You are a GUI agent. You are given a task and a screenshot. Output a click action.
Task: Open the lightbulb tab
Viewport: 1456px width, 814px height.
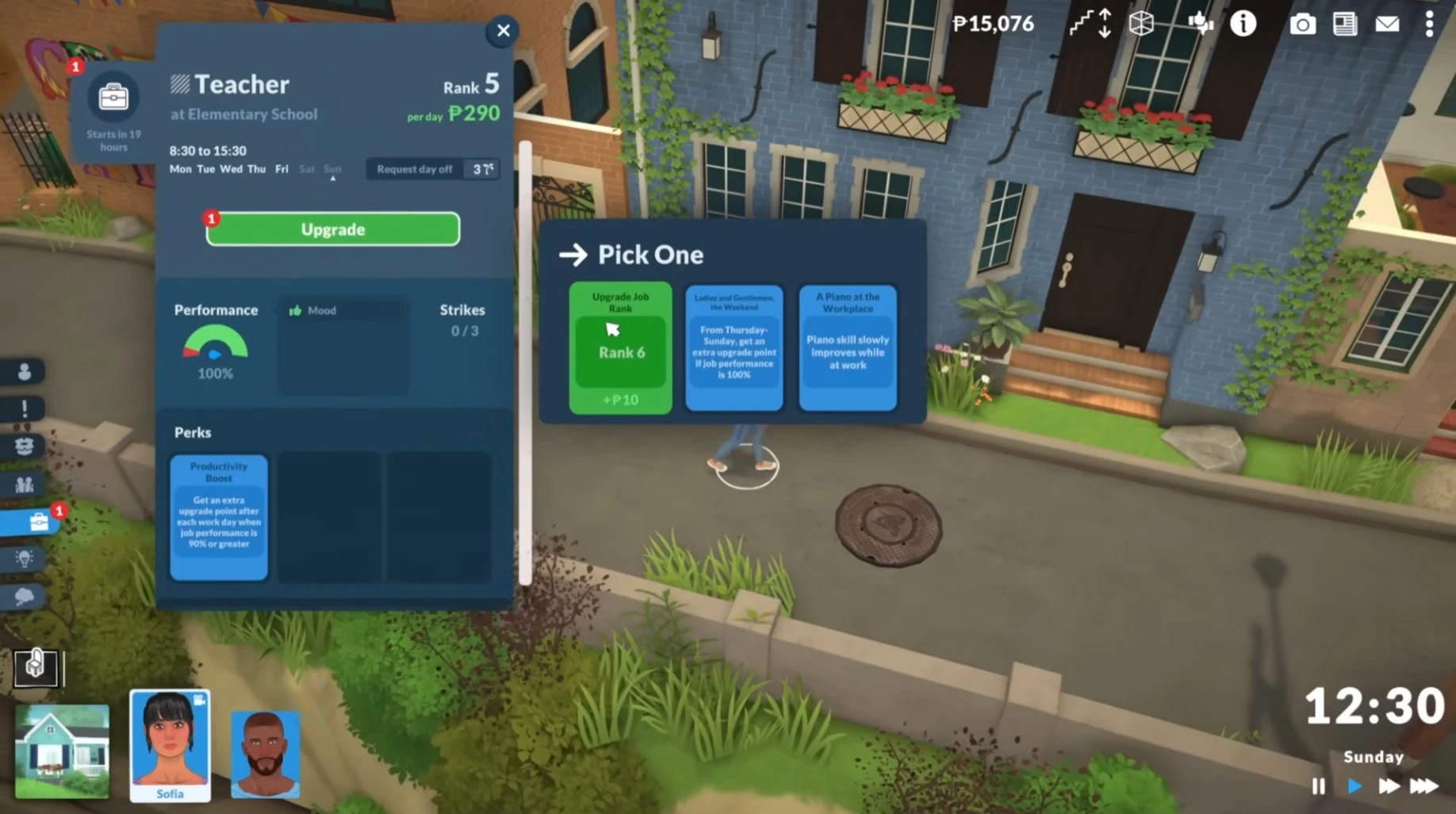tap(25, 559)
